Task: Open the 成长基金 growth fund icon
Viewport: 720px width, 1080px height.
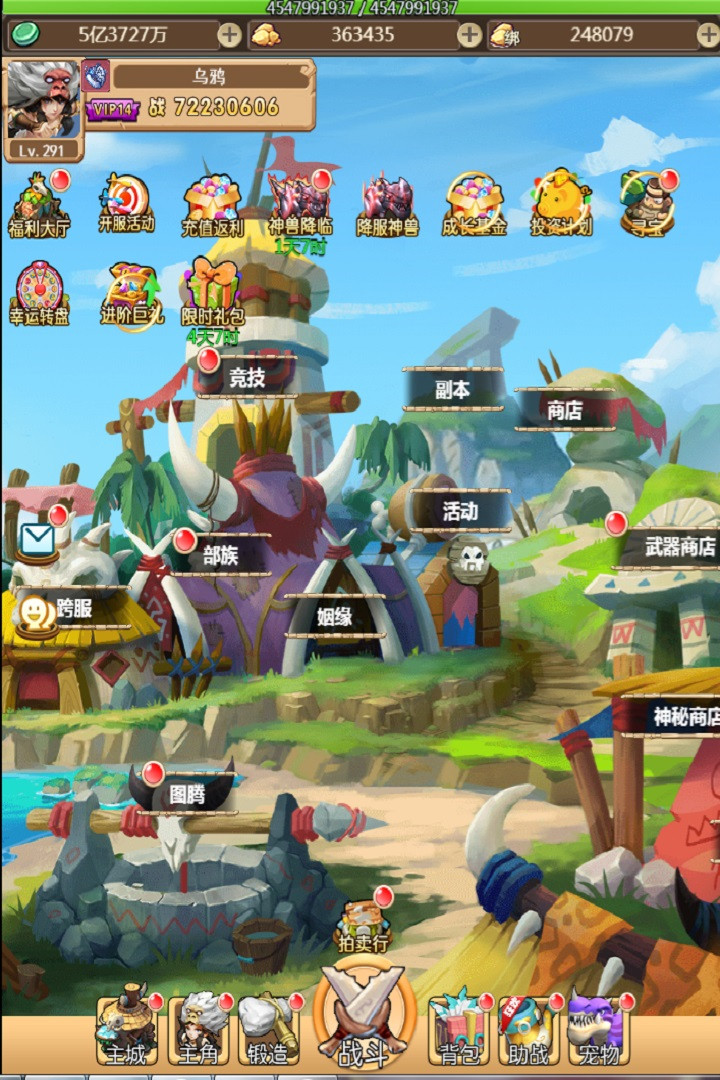Action: (x=474, y=204)
